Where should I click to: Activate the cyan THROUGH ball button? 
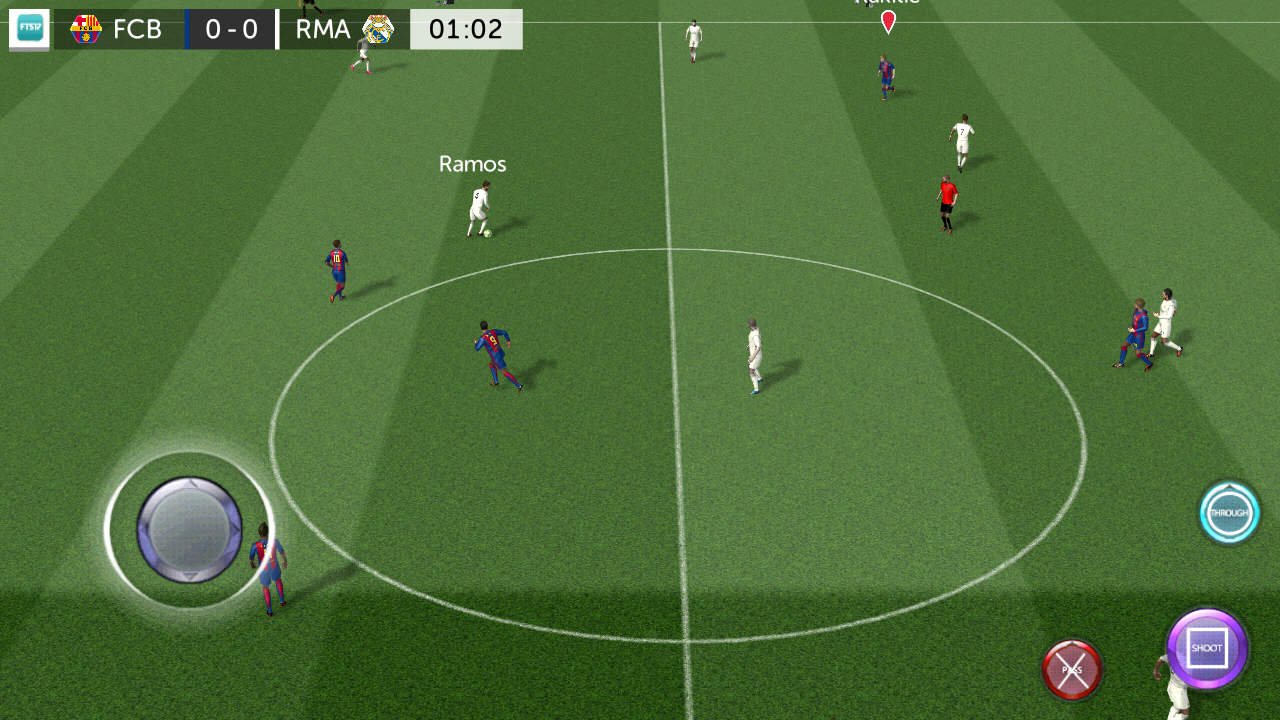coord(1229,513)
